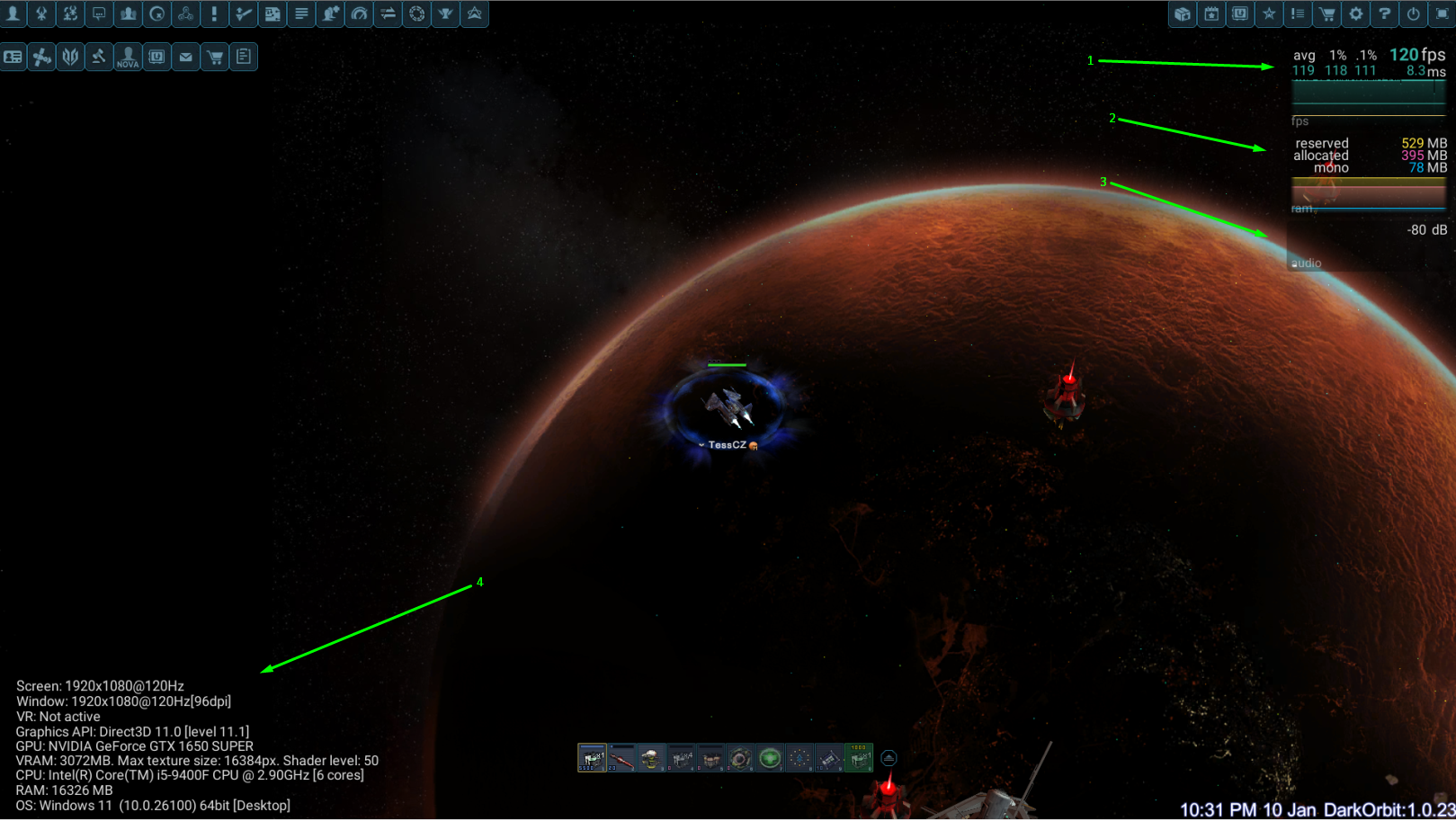Open the user profile window icon
The image size is (1456, 821).
click(x=13, y=13)
